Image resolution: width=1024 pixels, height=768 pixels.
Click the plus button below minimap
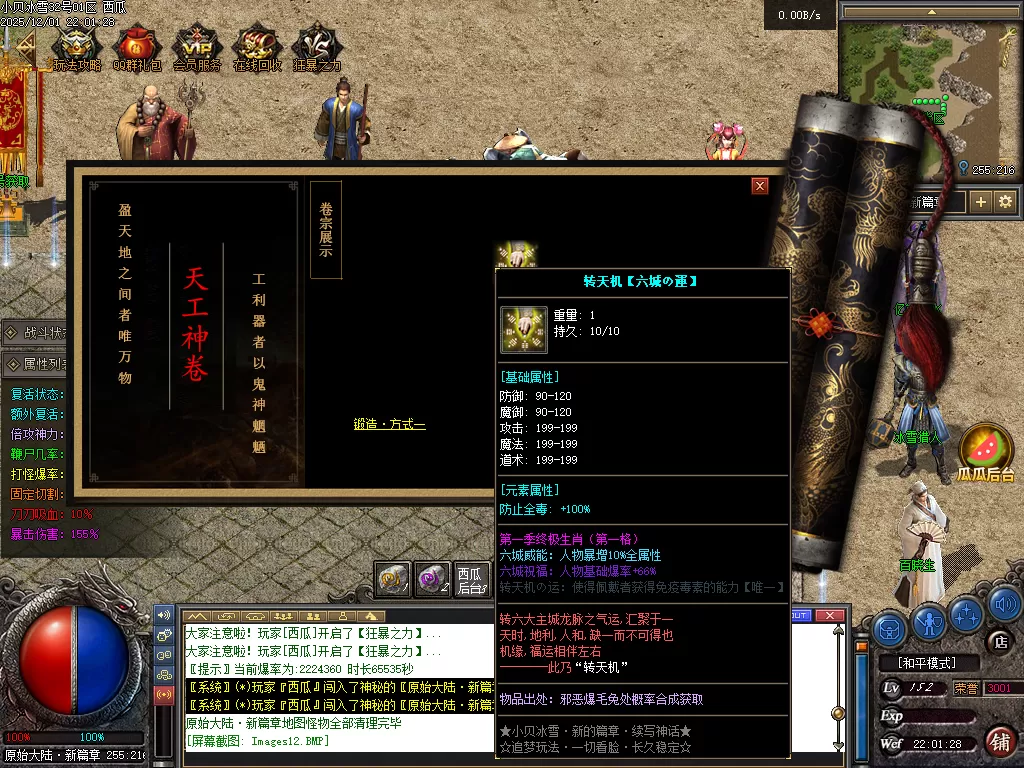click(981, 202)
